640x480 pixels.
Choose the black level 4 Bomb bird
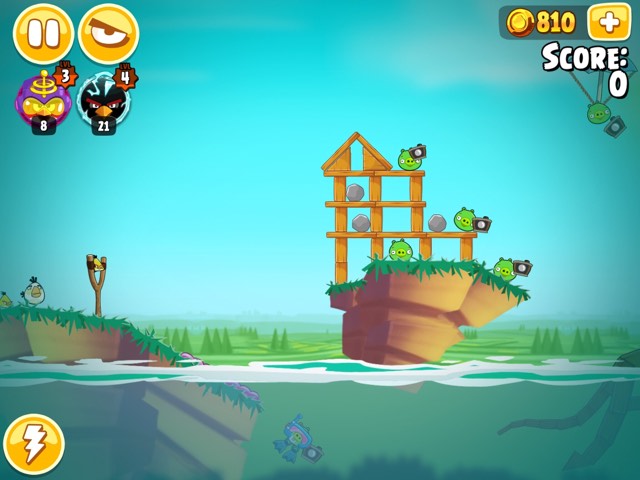(103, 100)
